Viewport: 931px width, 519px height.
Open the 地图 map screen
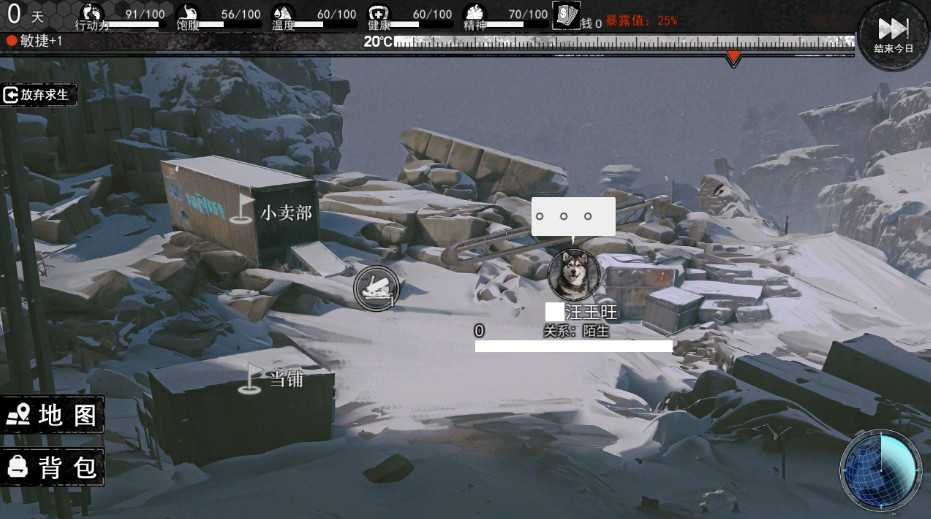(x=53, y=415)
